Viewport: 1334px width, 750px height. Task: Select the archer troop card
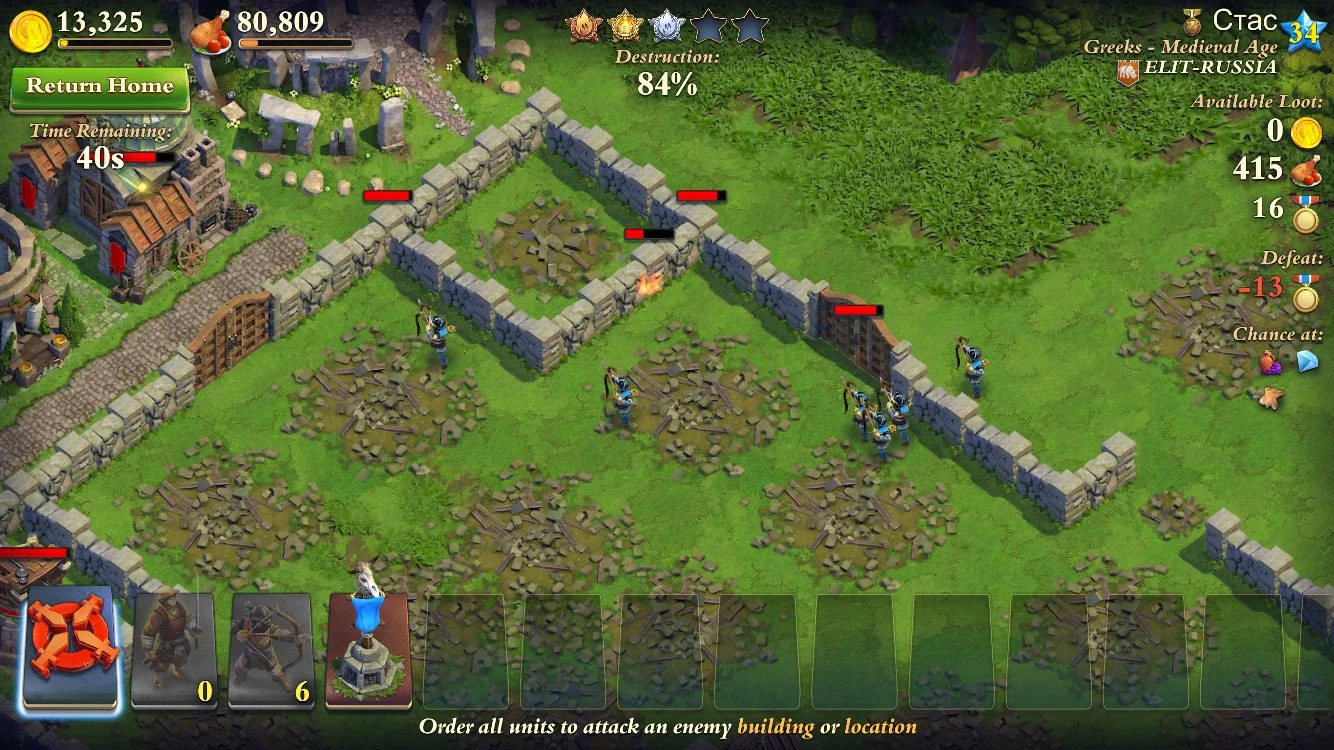tap(271, 649)
